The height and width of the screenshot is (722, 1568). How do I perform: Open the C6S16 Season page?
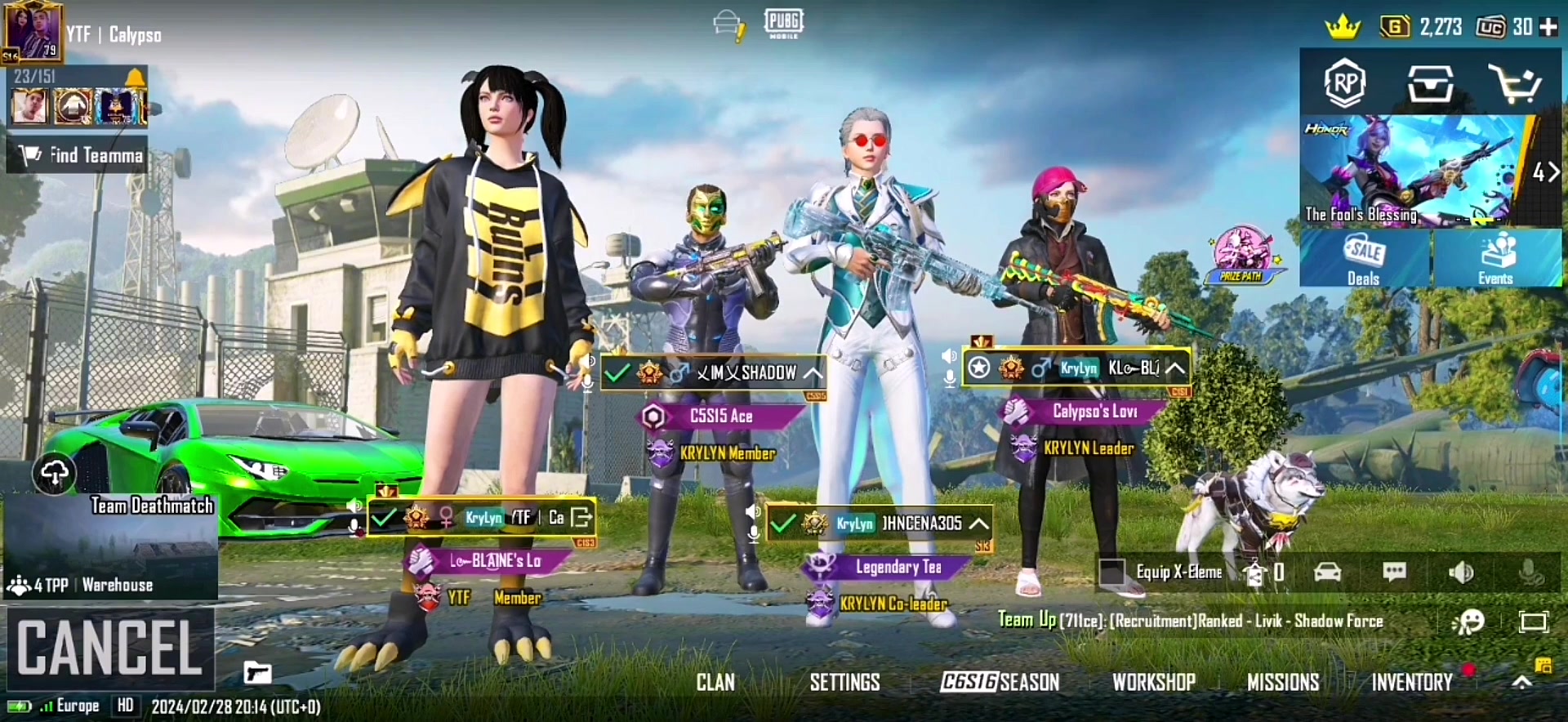click(x=1000, y=682)
